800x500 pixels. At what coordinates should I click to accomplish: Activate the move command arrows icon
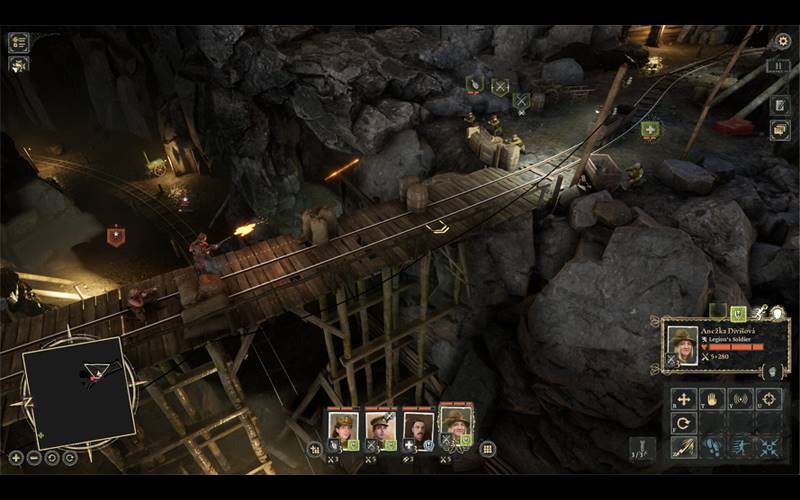684,399
